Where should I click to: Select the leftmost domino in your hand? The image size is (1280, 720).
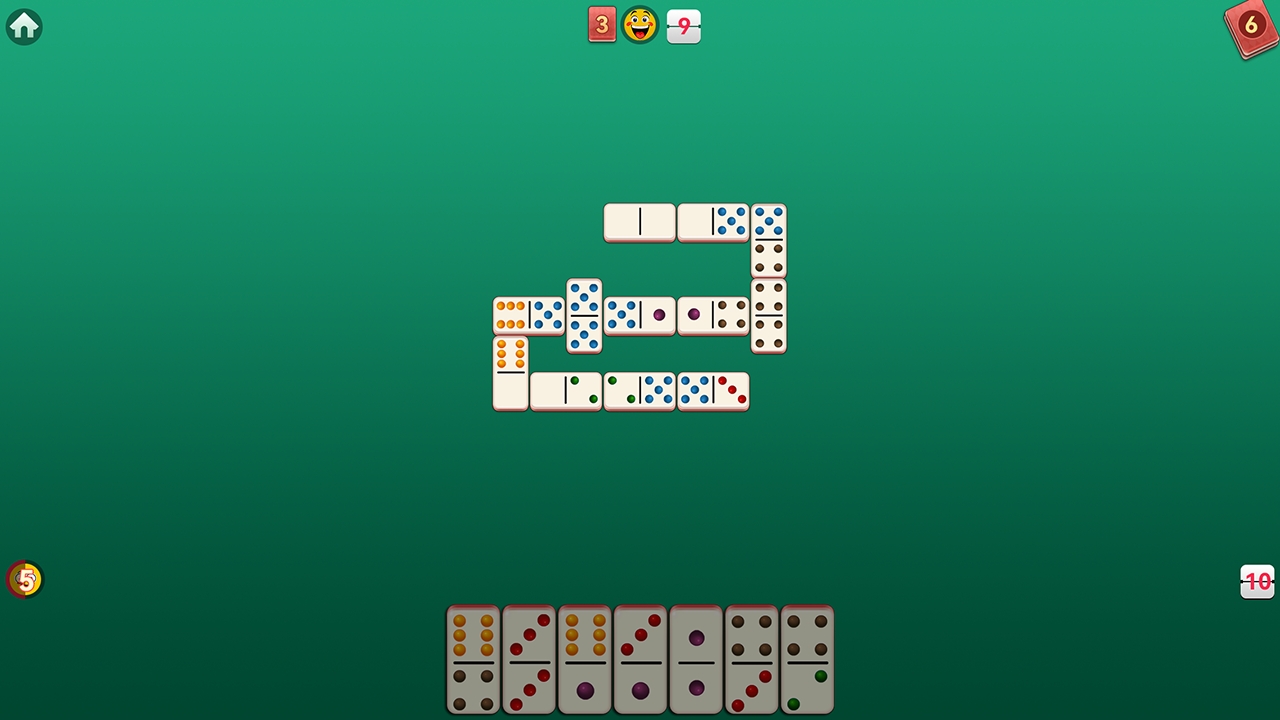(x=473, y=660)
